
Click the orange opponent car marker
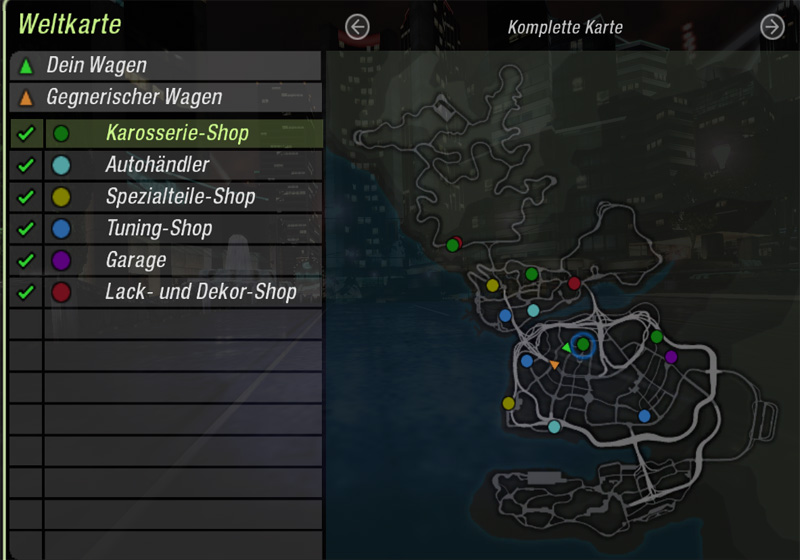(x=555, y=365)
